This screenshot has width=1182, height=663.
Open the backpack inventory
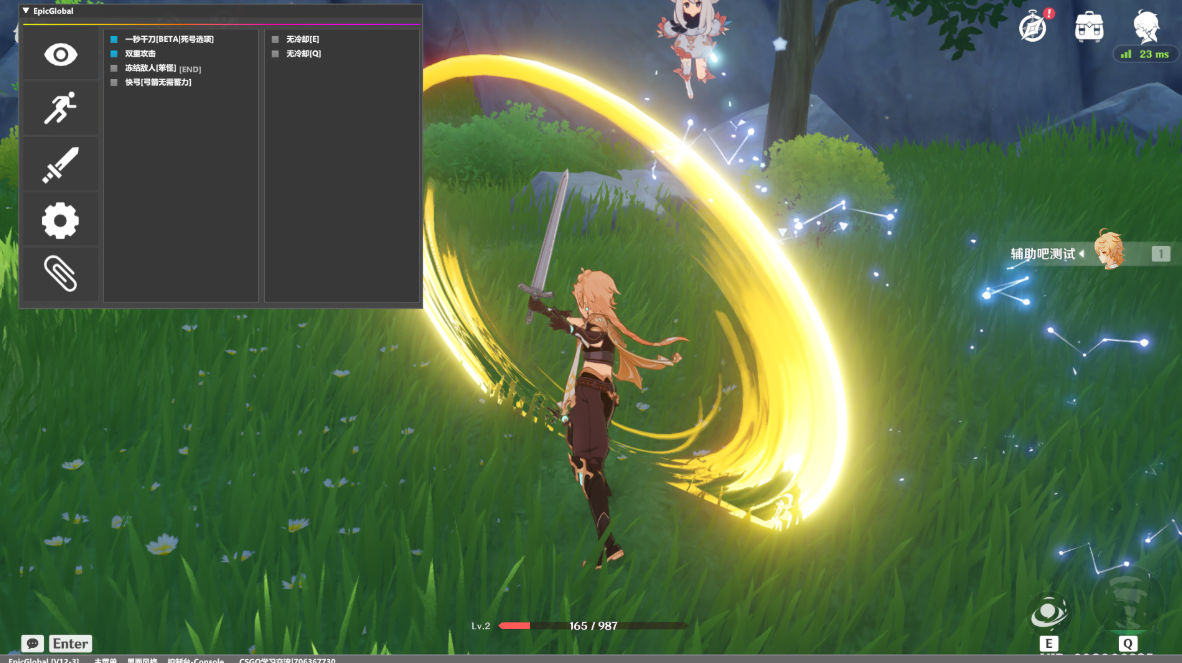pyautogui.click(x=1089, y=27)
